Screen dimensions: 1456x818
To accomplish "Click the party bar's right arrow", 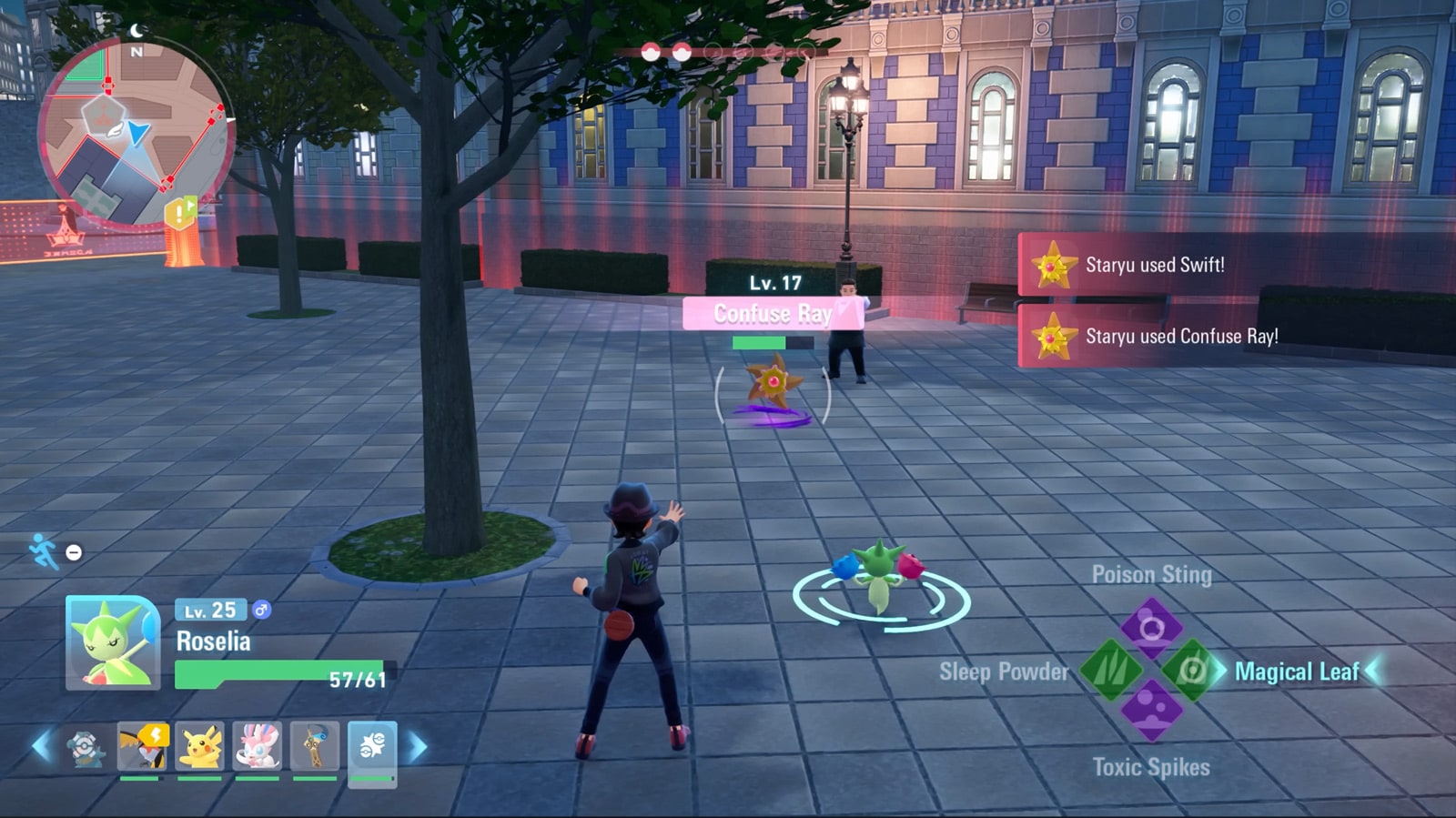I will coord(418,748).
